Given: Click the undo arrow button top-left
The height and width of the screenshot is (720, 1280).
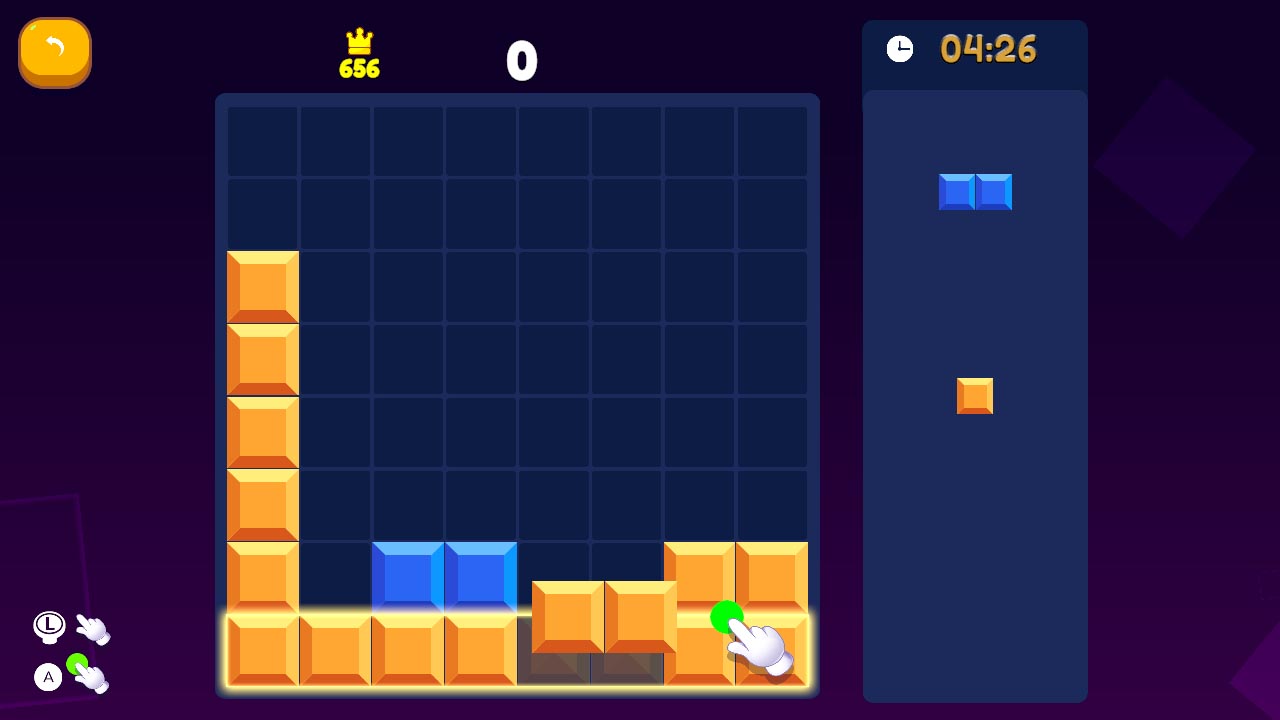Looking at the screenshot, I should coord(55,52).
